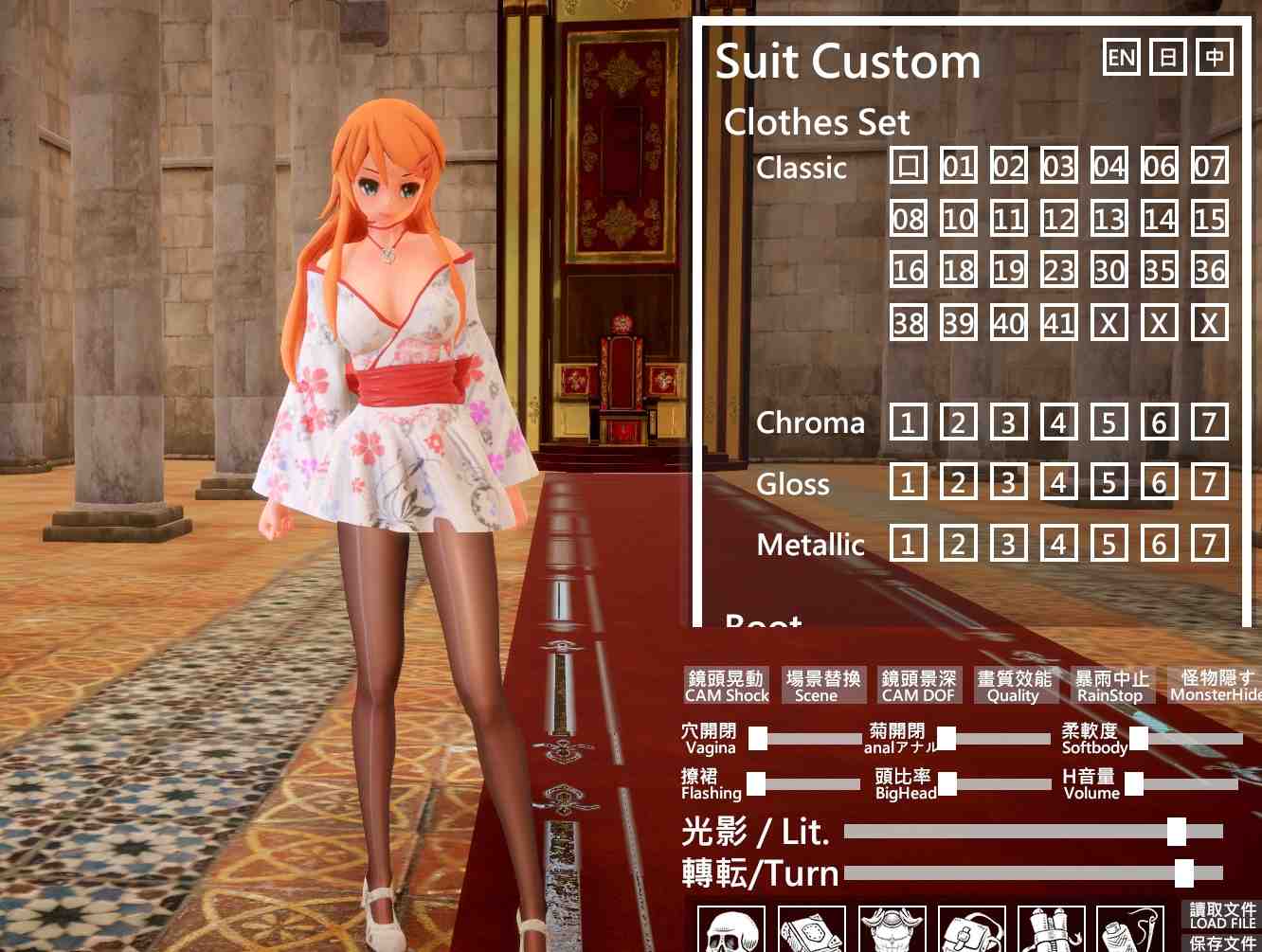Click the LOAD FILE button
This screenshot has height=952, width=1262.
click(x=1222, y=916)
